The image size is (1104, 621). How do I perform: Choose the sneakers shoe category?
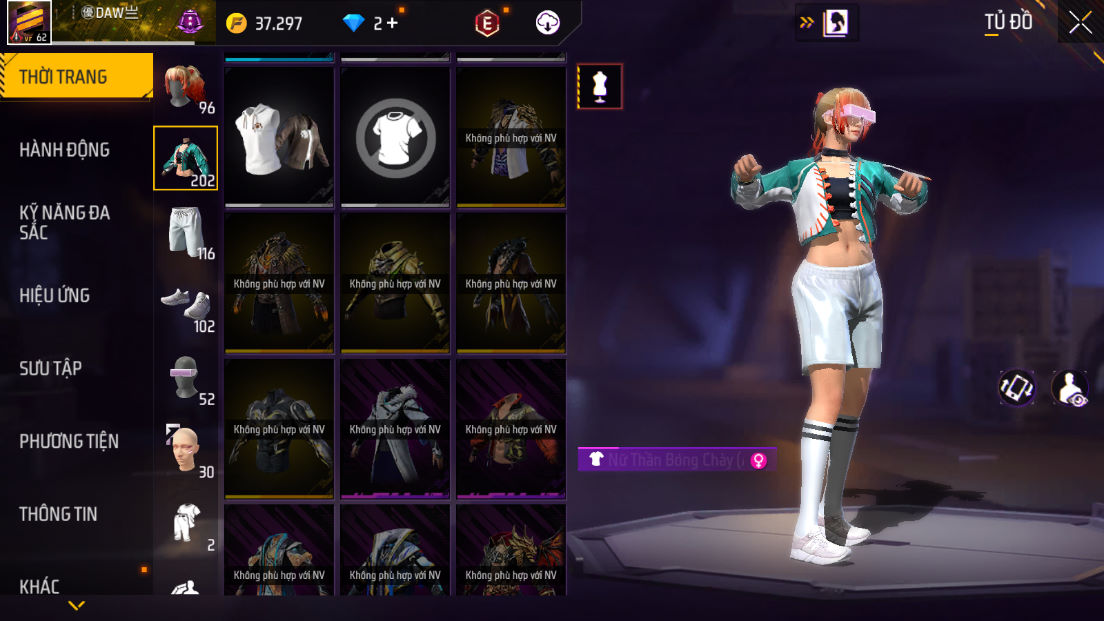186,305
